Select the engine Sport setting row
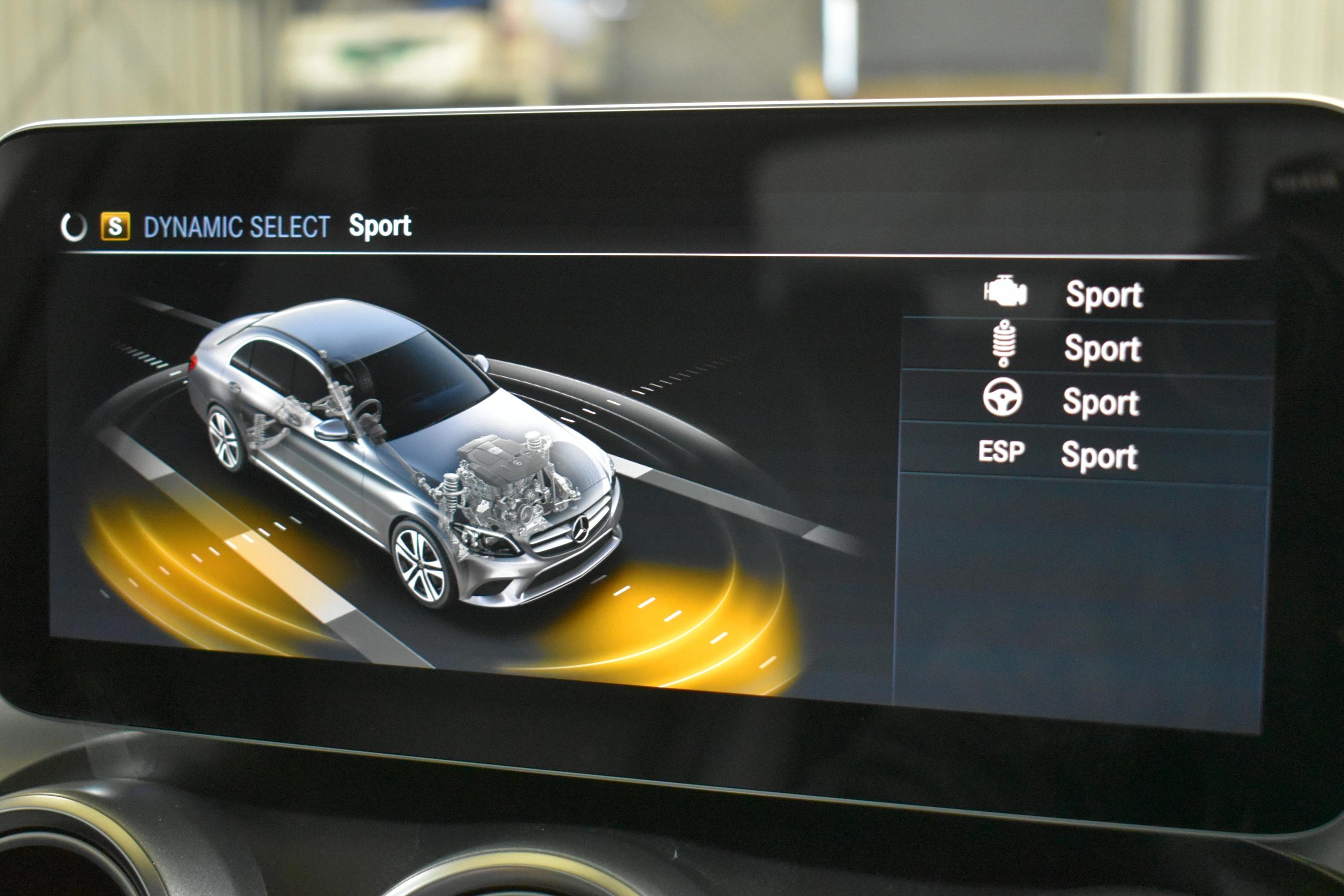 pyautogui.click(x=1086, y=294)
